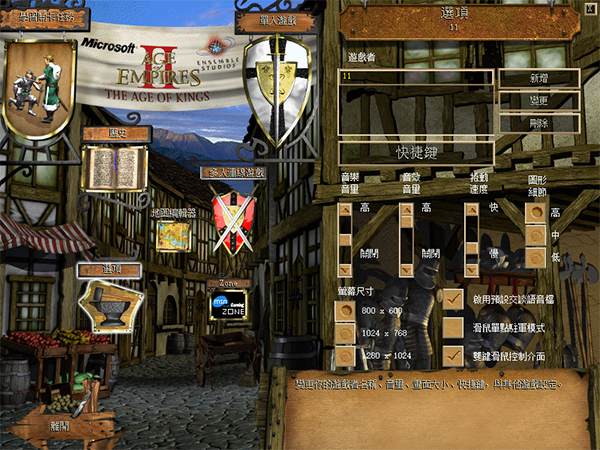Open the 快捷鍵 (Hotkeys) settings
Image resolution: width=600 pixels, height=450 pixels.
pos(415,153)
